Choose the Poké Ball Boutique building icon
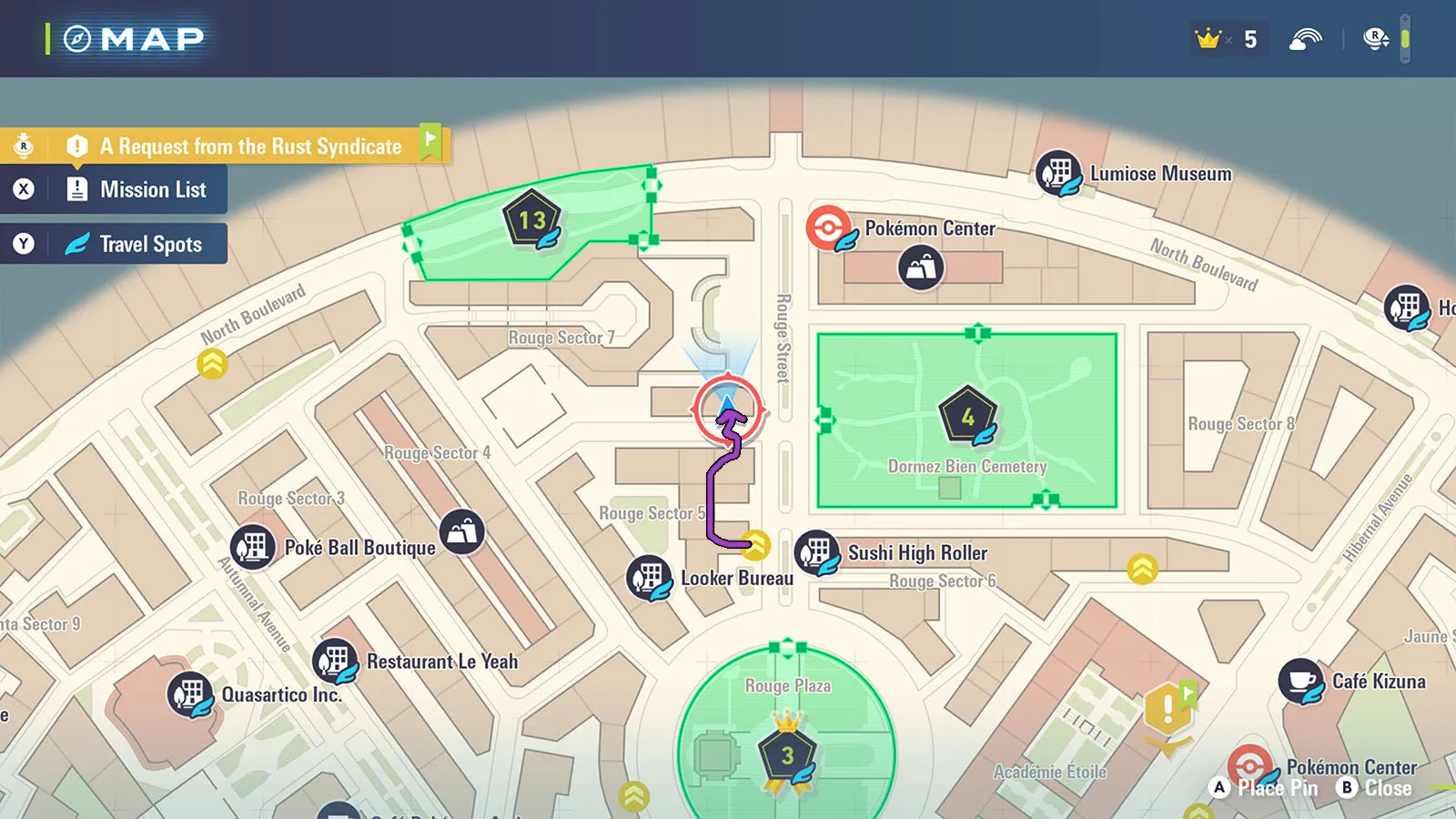 click(x=253, y=547)
